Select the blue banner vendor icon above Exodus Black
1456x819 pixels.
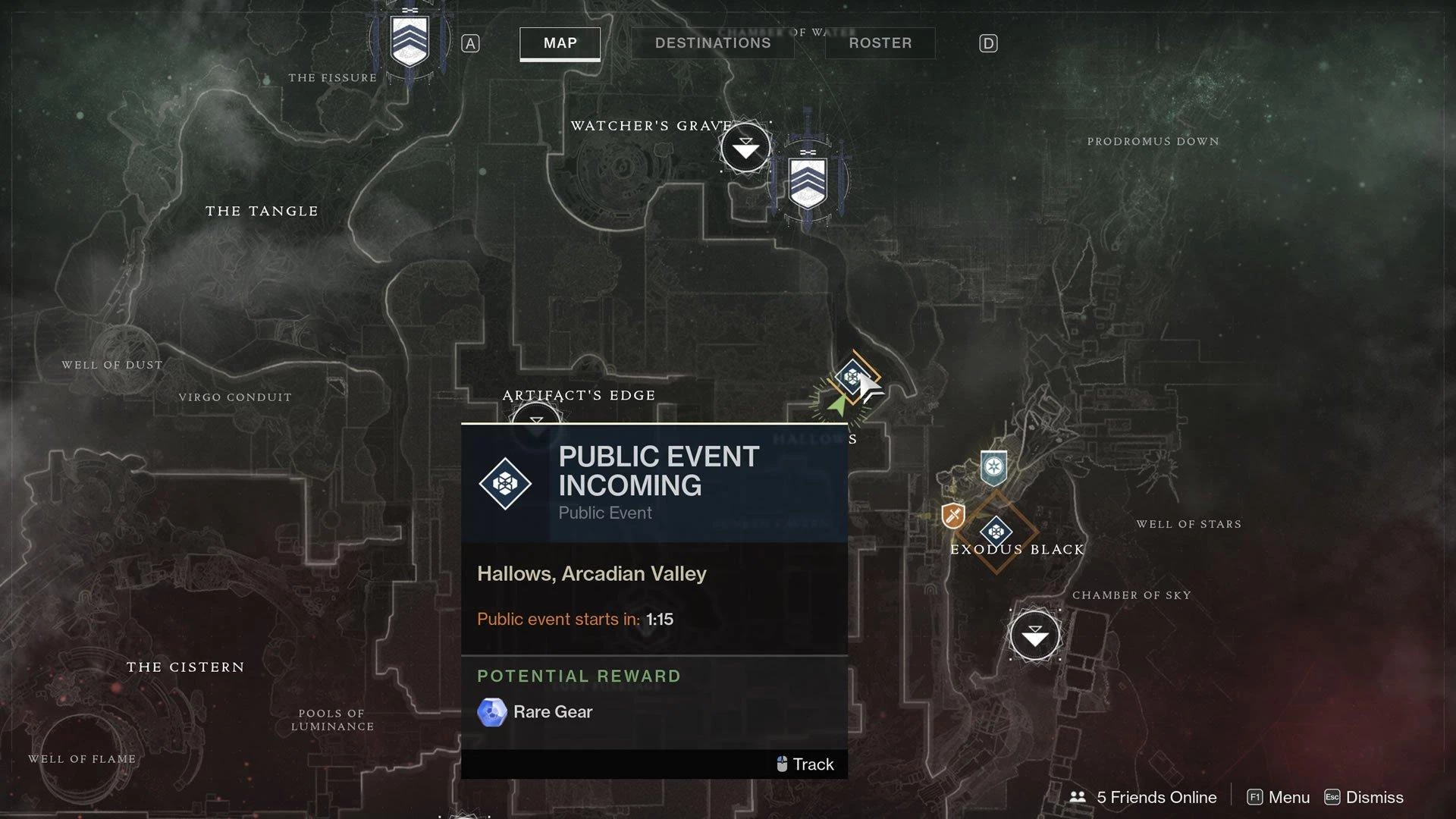tap(993, 467)
